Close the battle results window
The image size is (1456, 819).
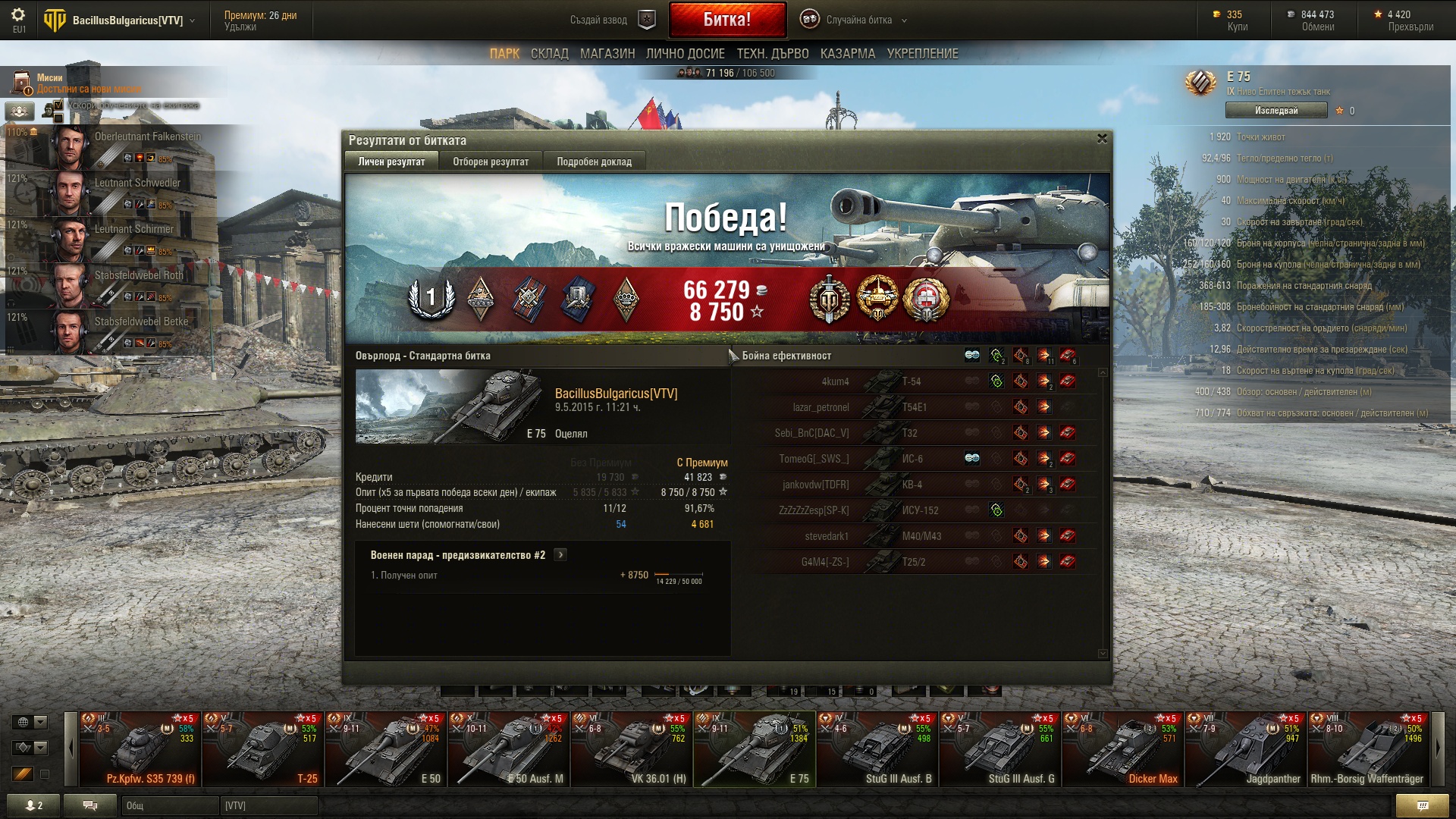[x=1102, y=139]
